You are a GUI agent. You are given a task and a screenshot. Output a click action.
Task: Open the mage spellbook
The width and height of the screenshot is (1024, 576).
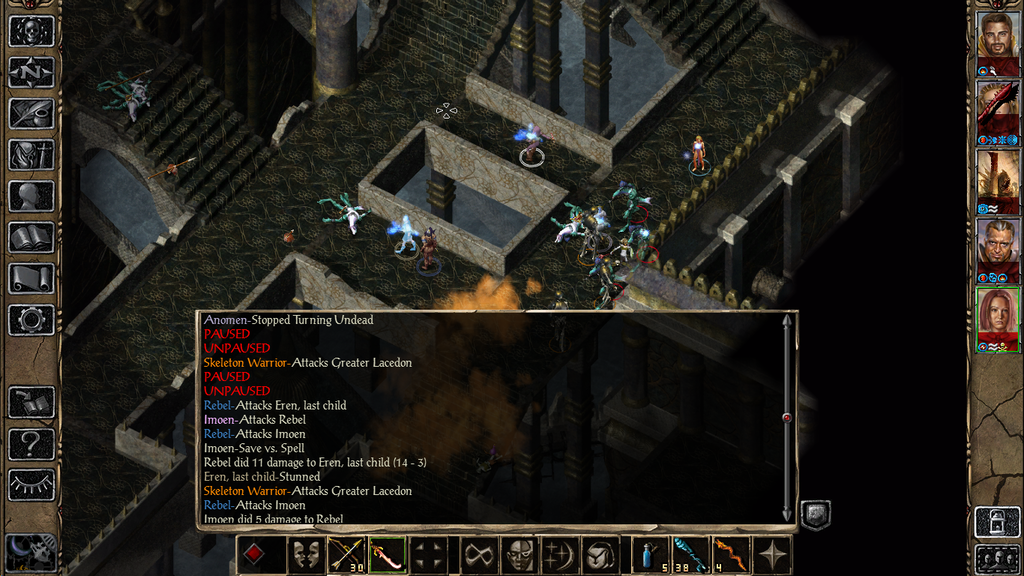pos(31,237)
